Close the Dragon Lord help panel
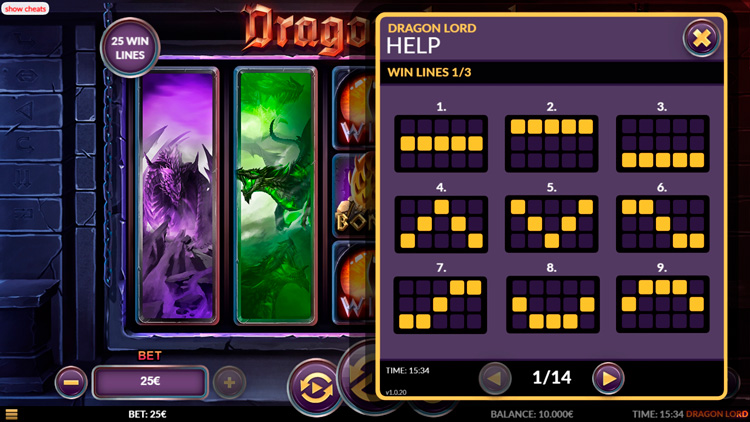 (701, 39)
